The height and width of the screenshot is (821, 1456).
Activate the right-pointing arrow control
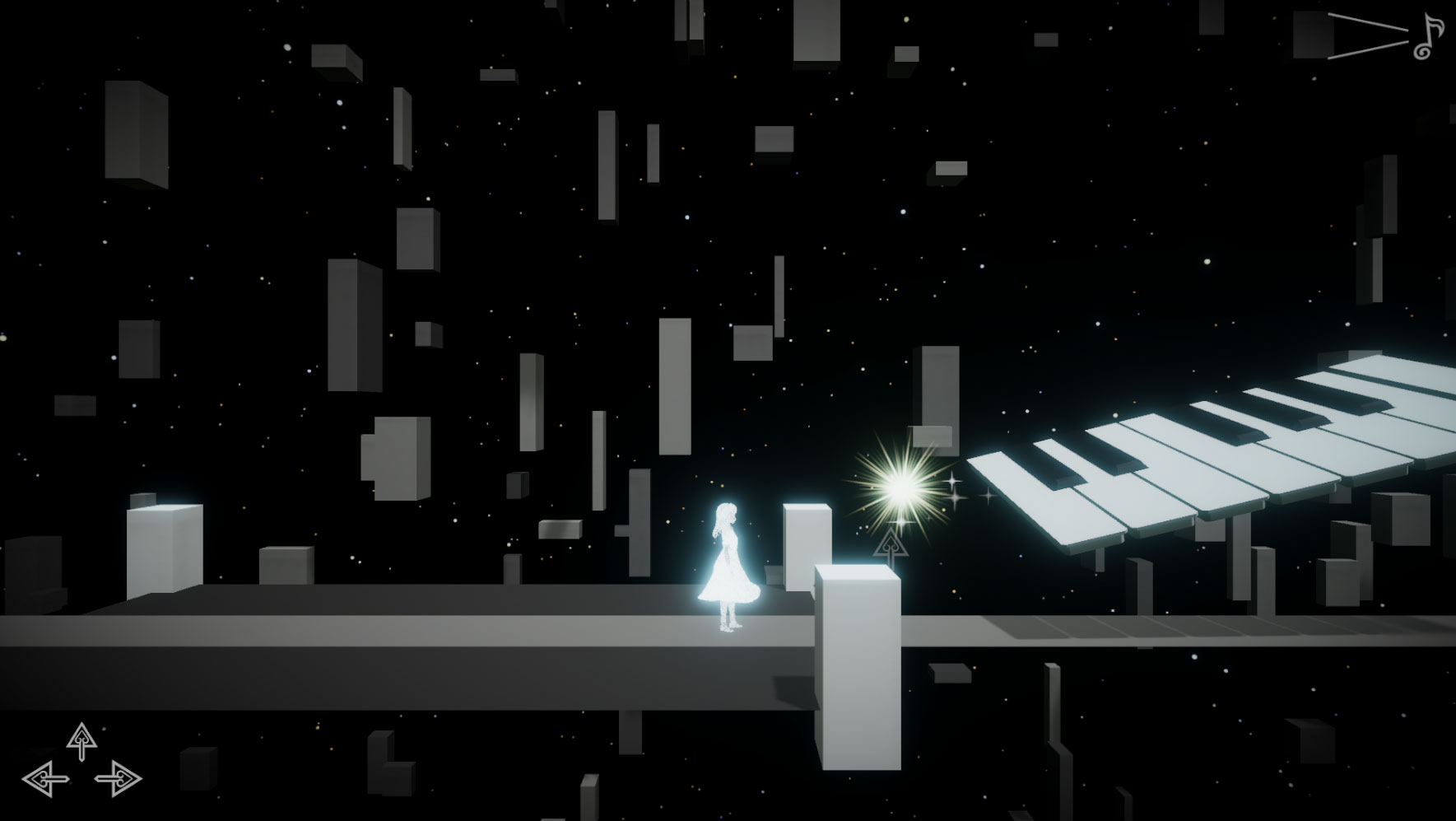click(119, 777)
